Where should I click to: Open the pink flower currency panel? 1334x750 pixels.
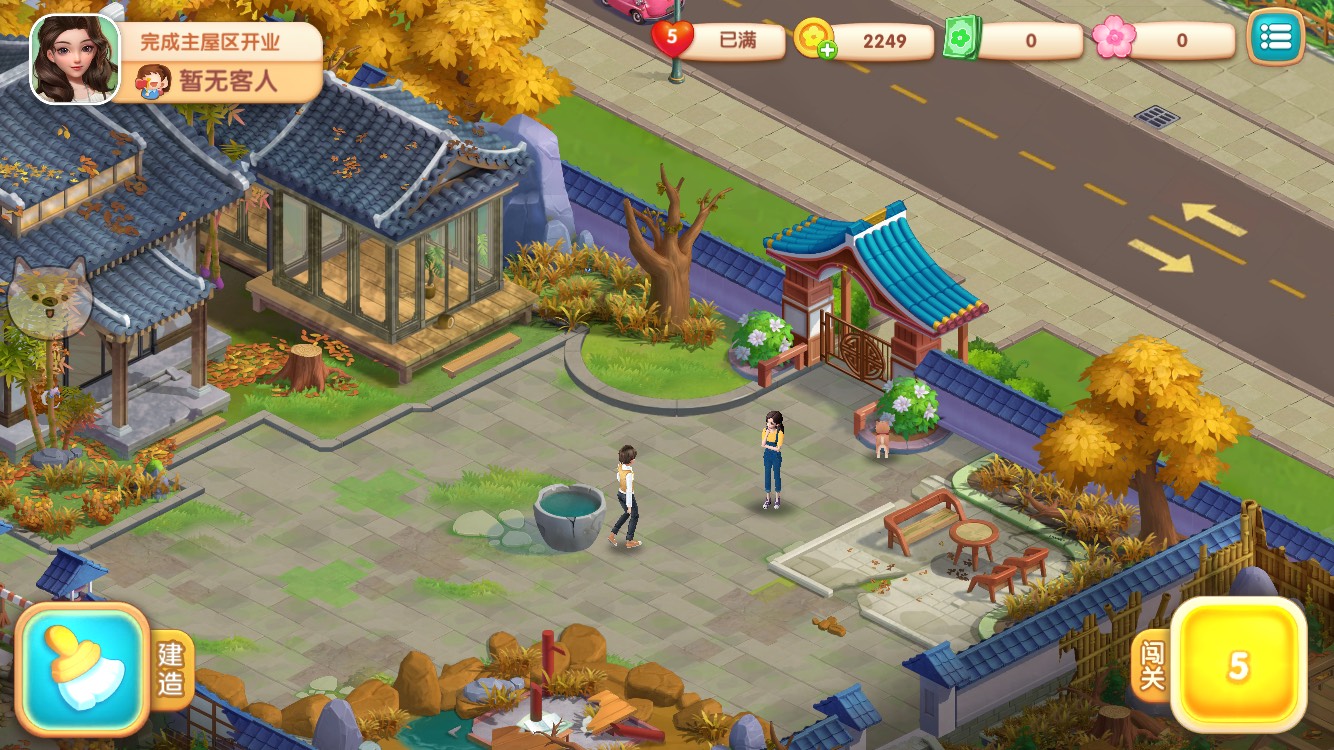coord(1164,40)
